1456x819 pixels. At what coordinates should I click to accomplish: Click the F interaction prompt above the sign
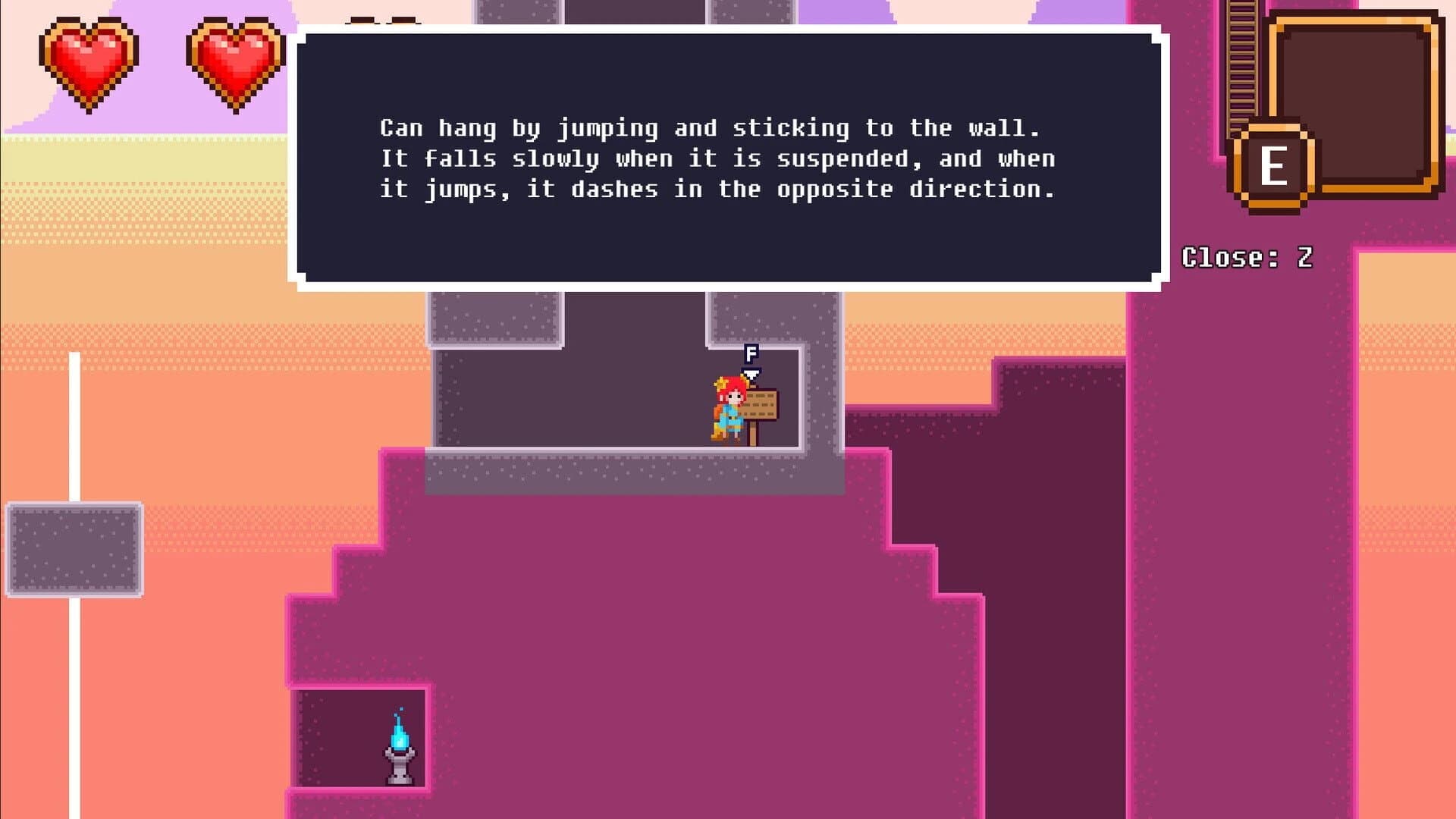click(x=752, y=353)
